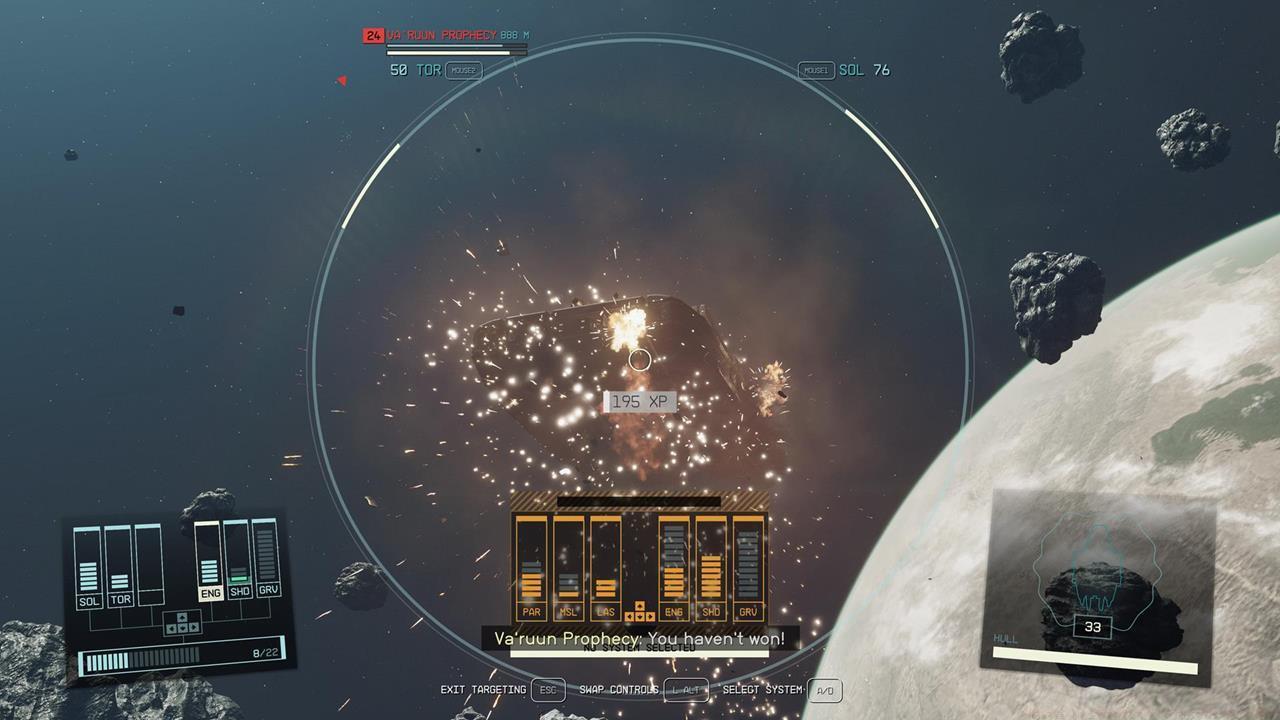1280x720 pixels.
Task: Click the Swap Controls label
Action: click(x=618, y=690)
